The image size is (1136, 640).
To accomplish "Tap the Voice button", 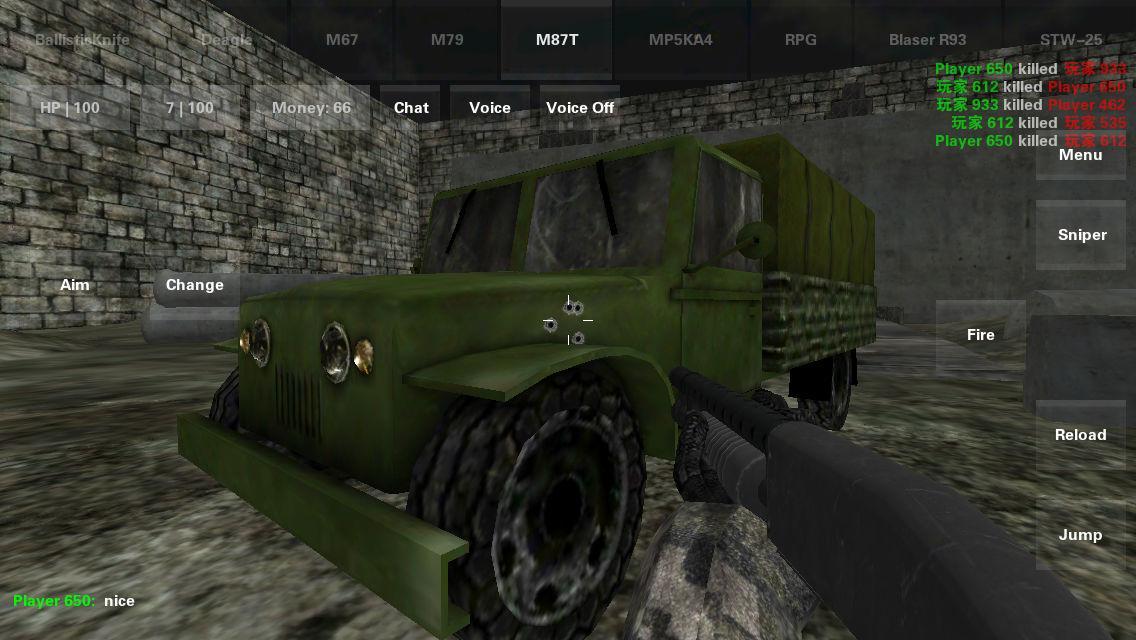I will (490, 108).
